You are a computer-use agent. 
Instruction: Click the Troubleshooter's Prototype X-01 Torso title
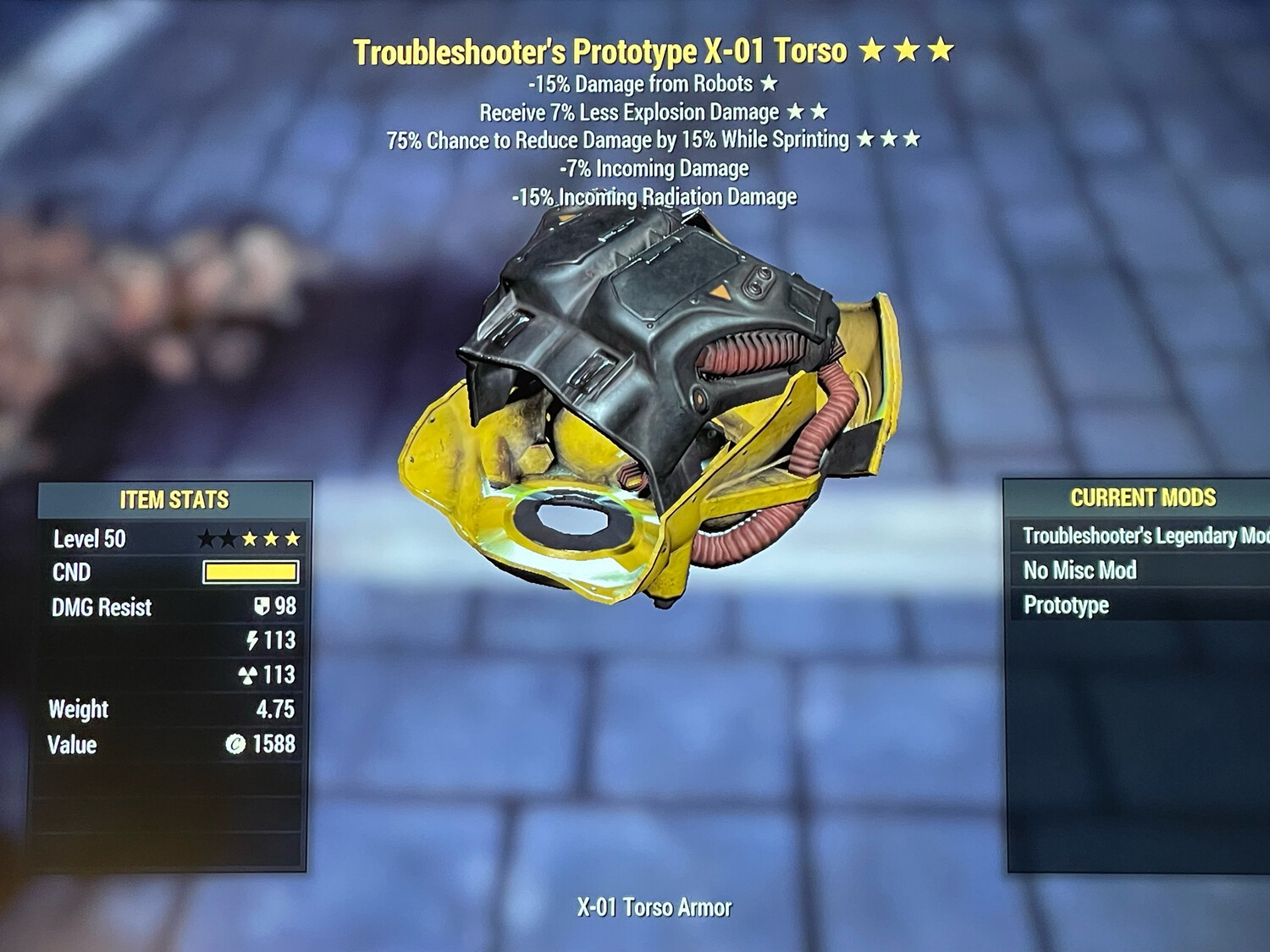(x=601, y=51)
